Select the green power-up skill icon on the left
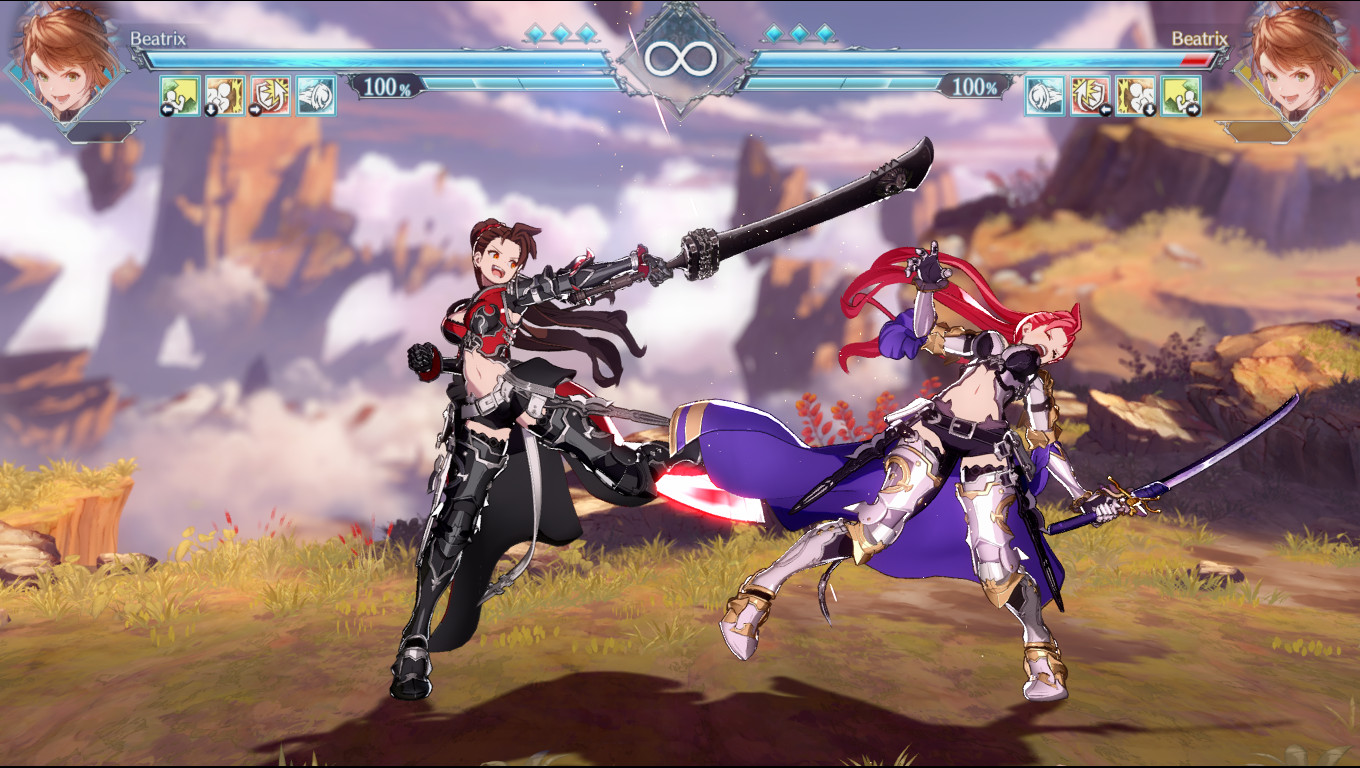 (180, 96)
